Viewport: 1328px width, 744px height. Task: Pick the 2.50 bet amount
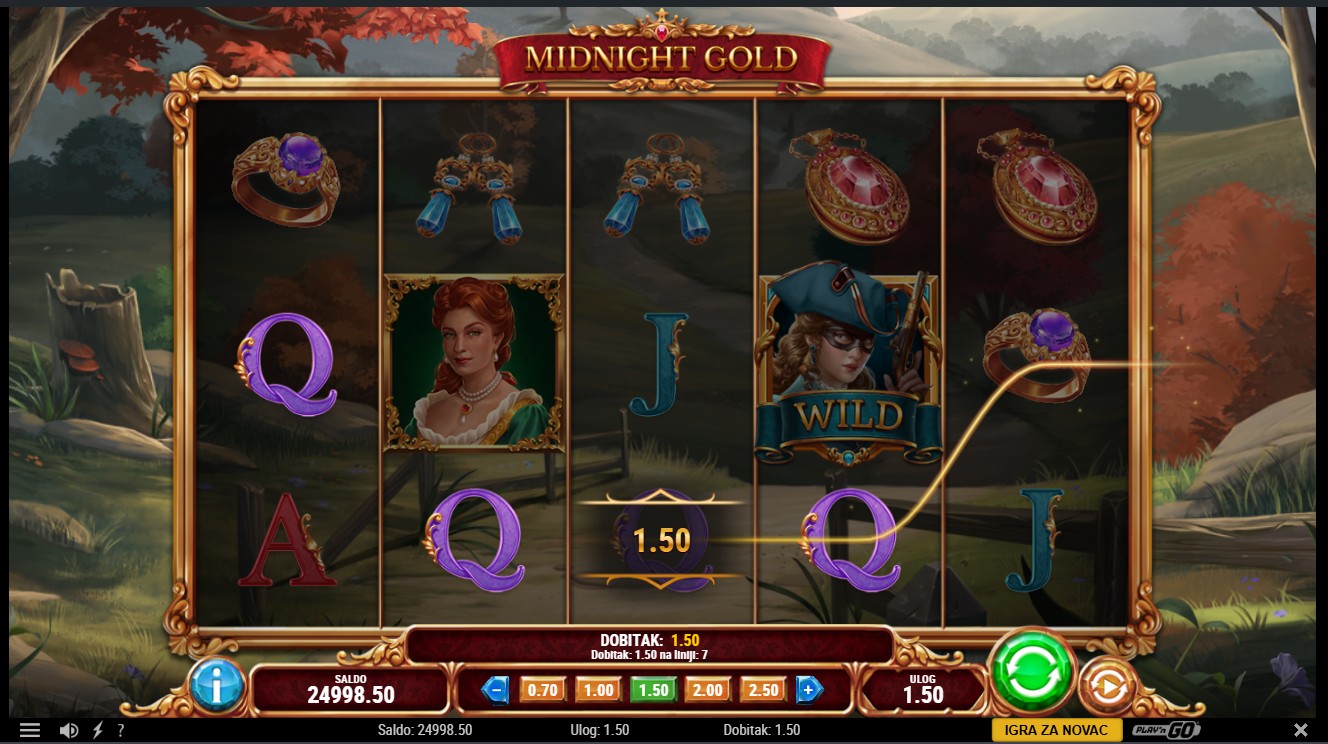(763, 689)
